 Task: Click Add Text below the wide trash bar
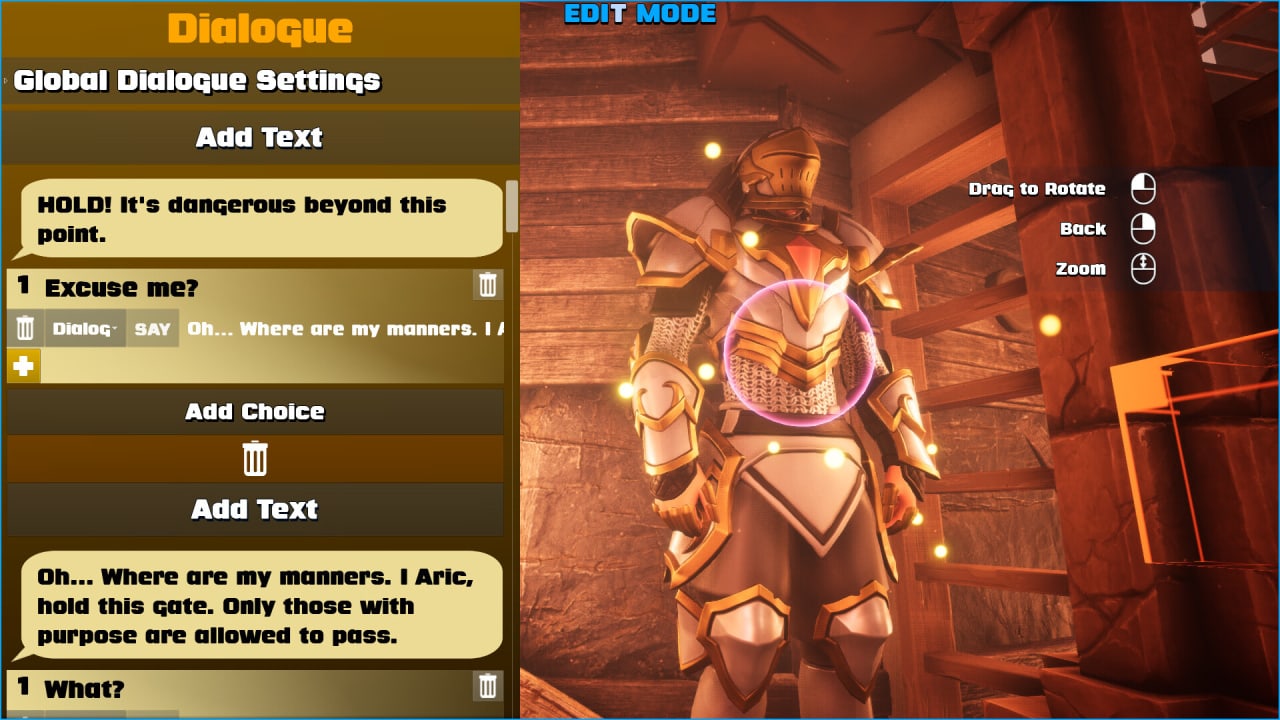tap(255, 510)
